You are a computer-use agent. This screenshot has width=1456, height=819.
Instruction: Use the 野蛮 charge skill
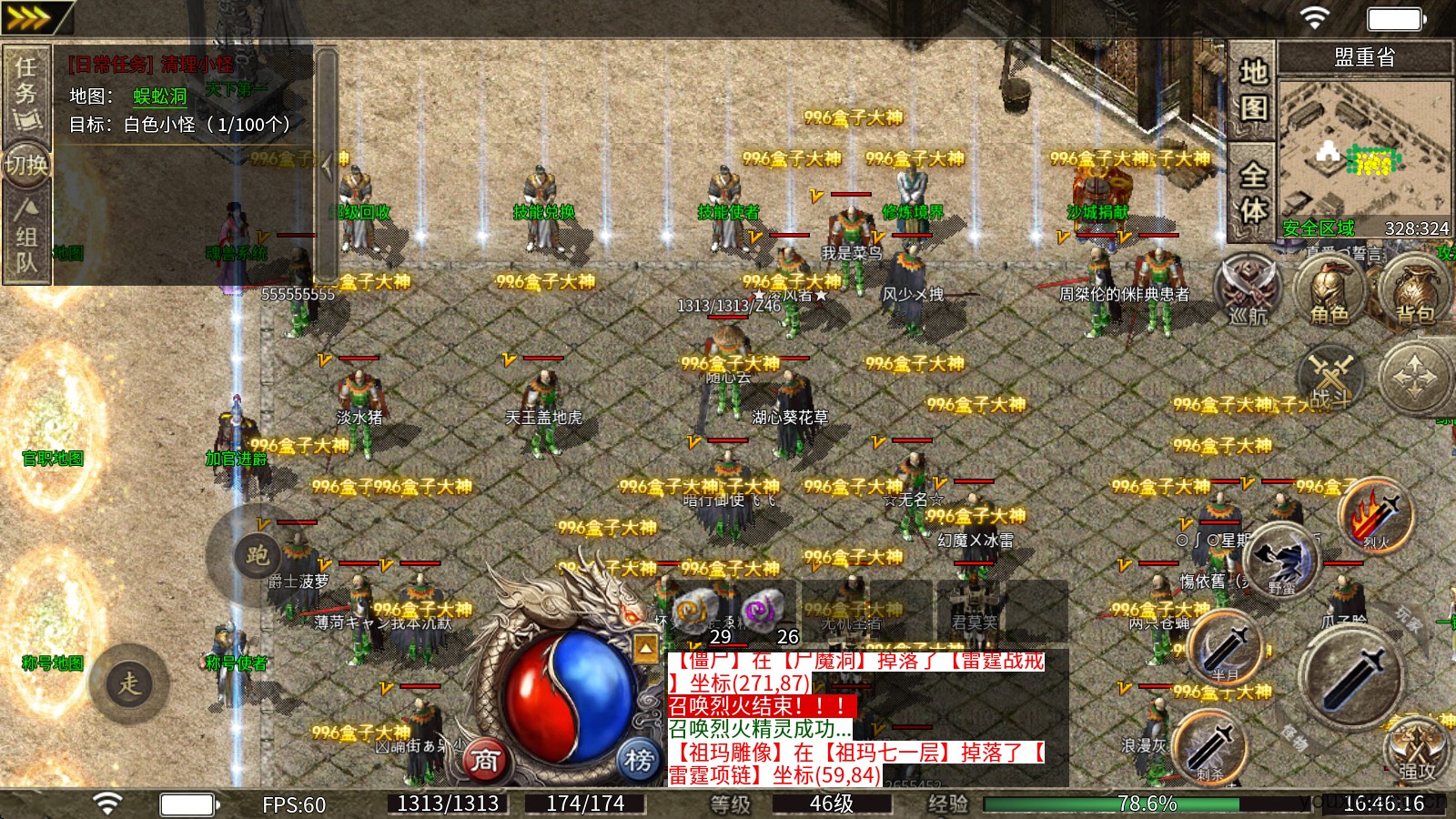pos(1281,560)
